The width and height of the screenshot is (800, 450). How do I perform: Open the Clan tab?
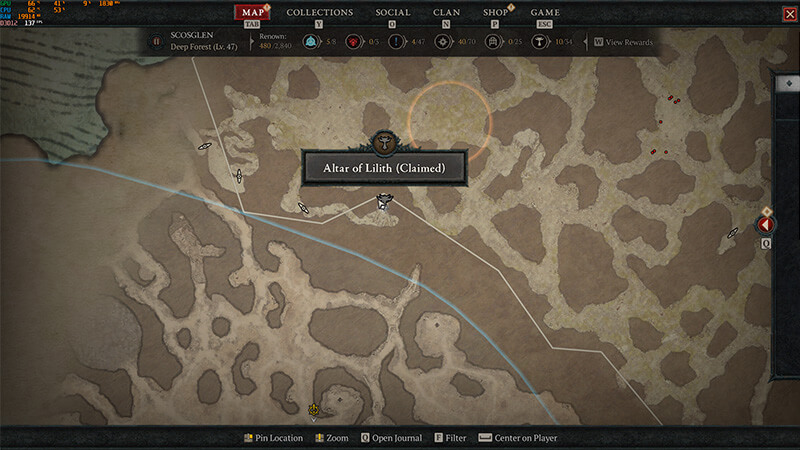click(x=446, y=13)
